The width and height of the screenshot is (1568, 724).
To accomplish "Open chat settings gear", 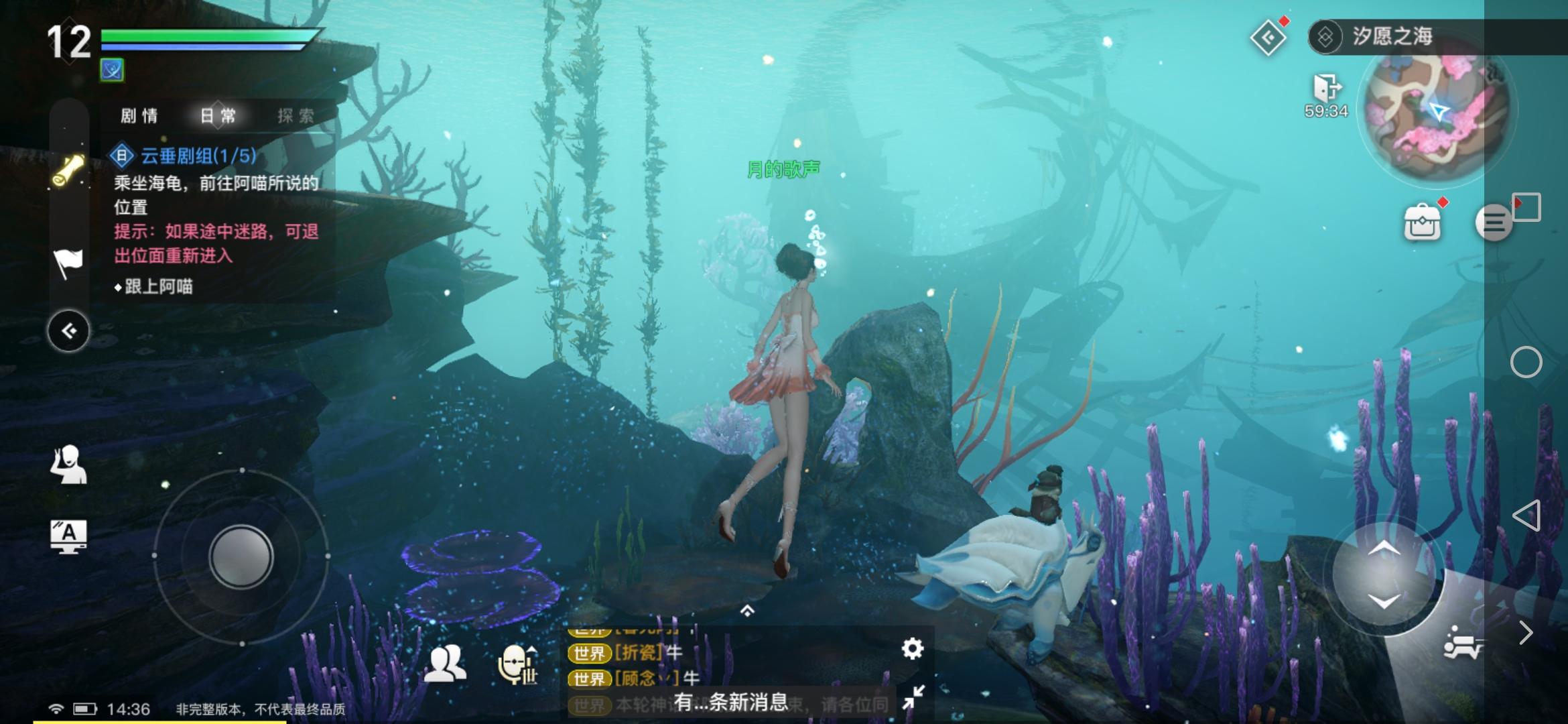I will pos(912,648).
